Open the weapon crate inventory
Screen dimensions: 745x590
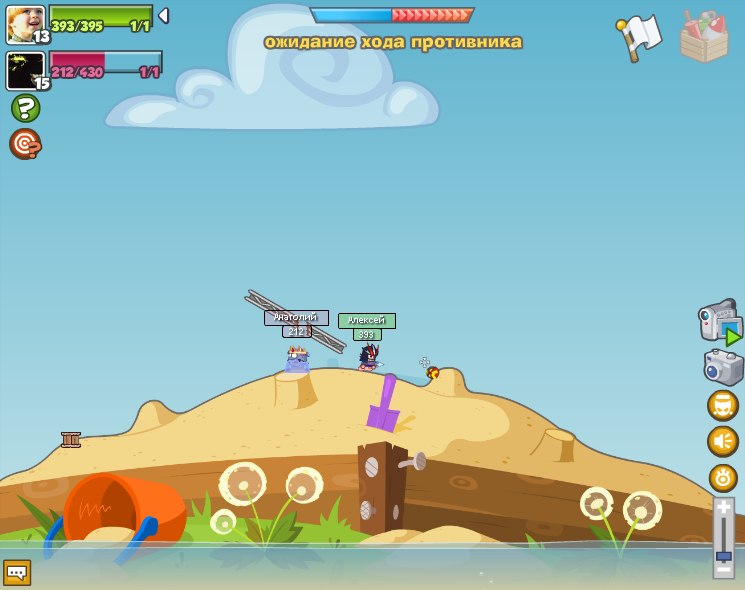click(x=704, y=36)
